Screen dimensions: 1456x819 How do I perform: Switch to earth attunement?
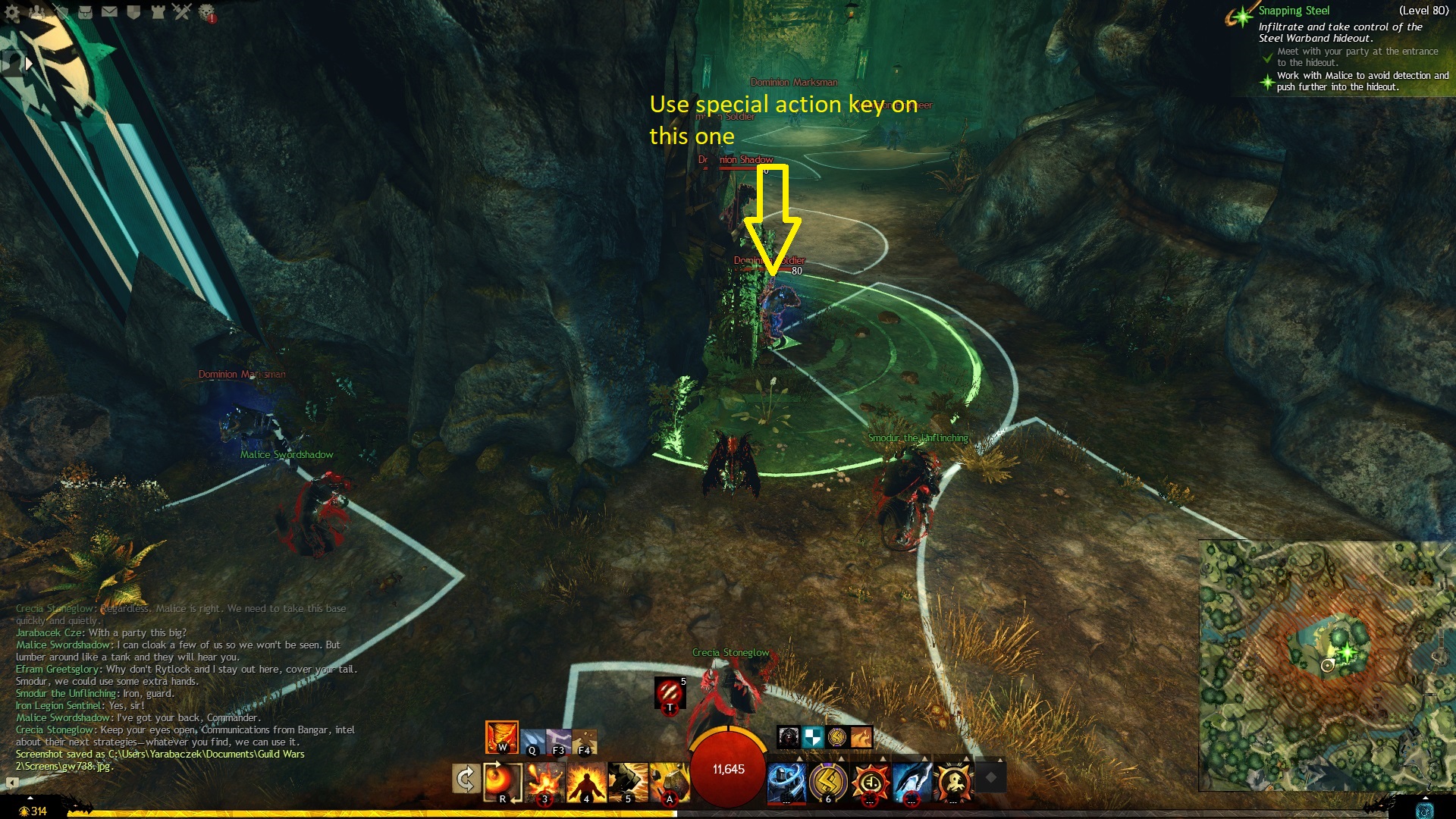585,742
